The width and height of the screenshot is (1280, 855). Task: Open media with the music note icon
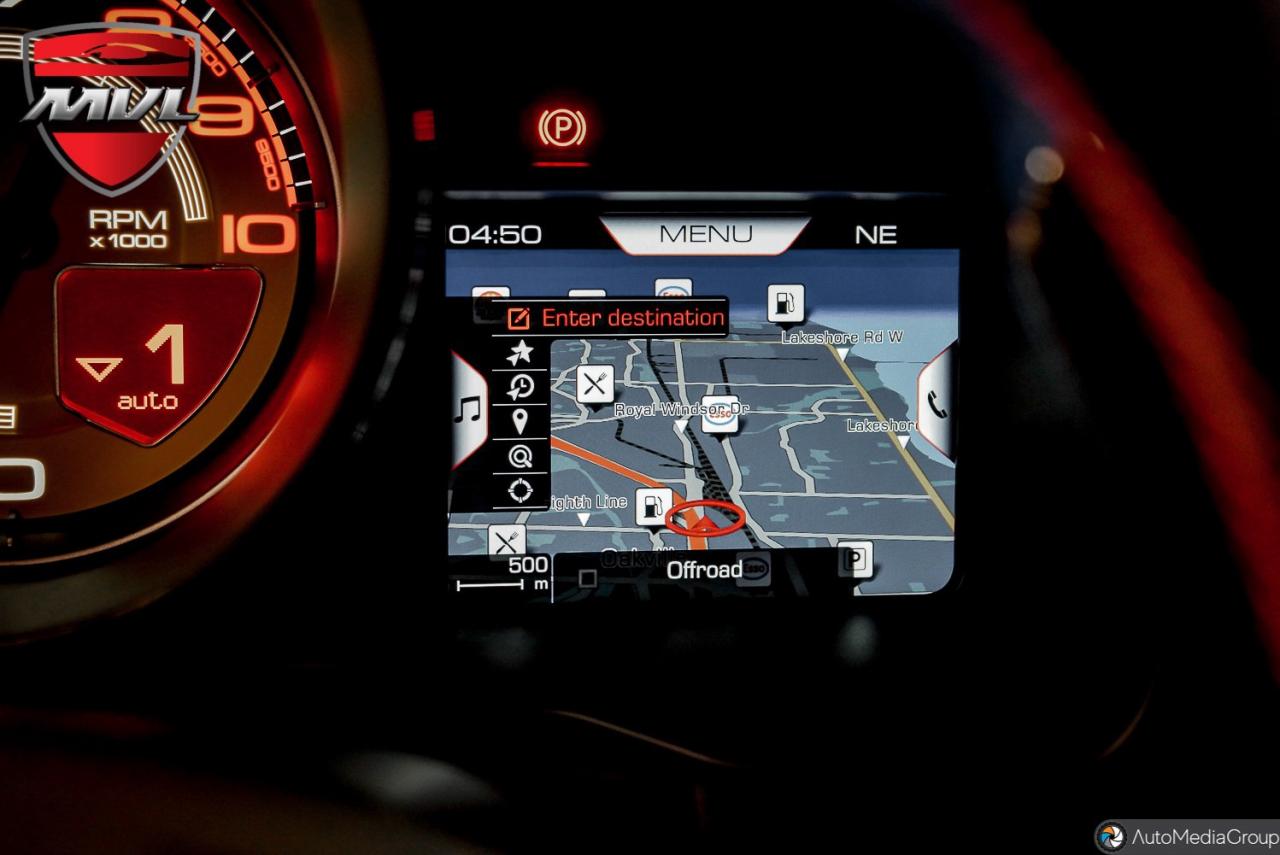point(466,408)
